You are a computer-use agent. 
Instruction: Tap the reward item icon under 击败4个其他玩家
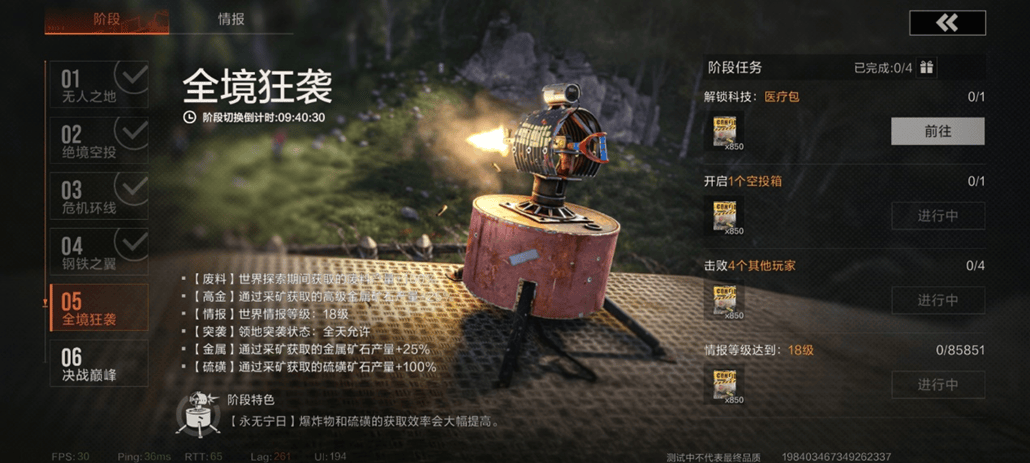[728, 300]
